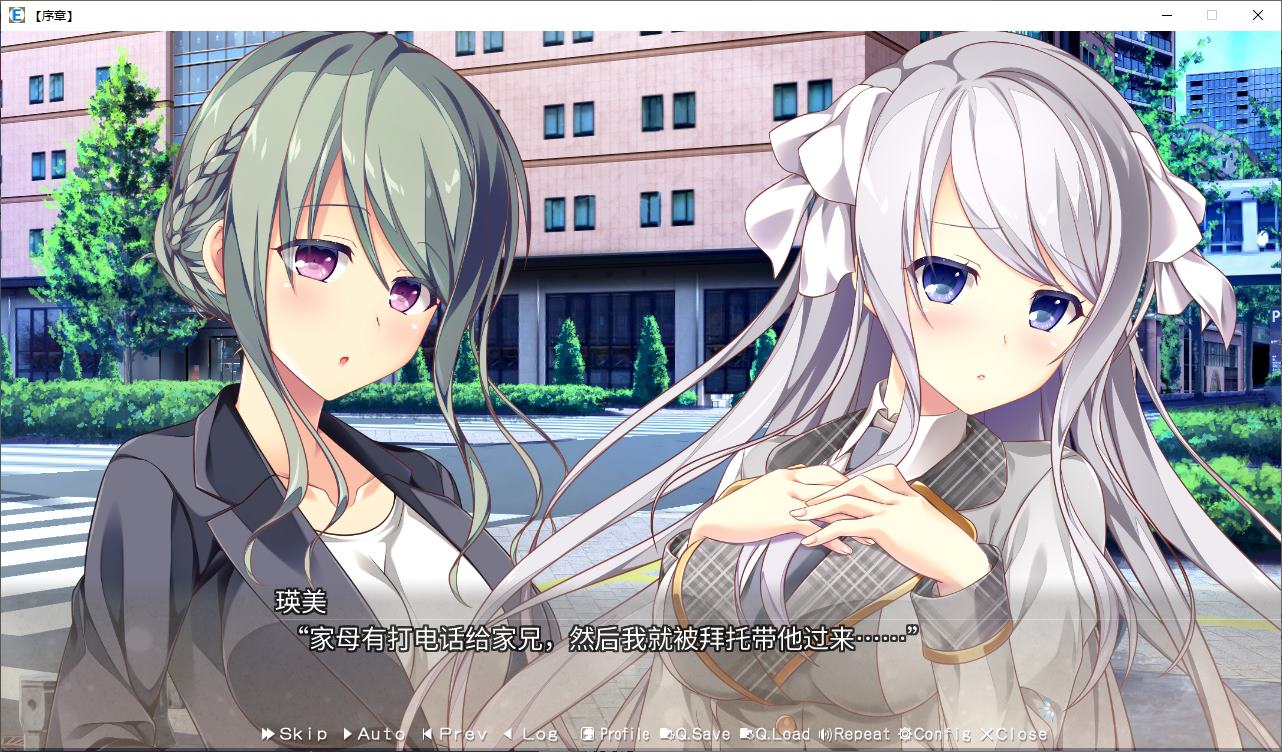Click the game's E icon in the title bar
Viewport: 1282px width, 752px height.
point(15,15)
